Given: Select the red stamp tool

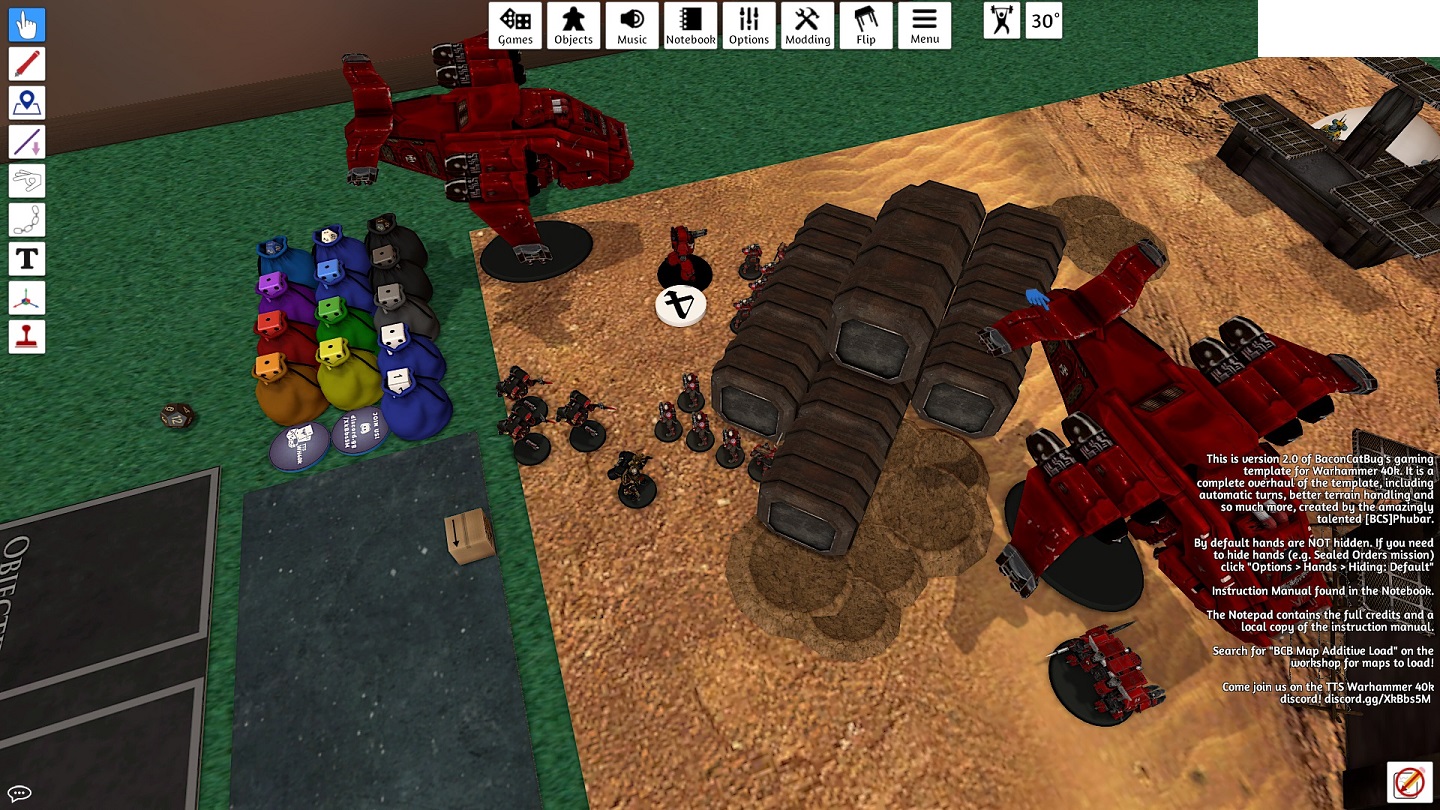Looking at the screenshot, I should [x=27, y=337].
